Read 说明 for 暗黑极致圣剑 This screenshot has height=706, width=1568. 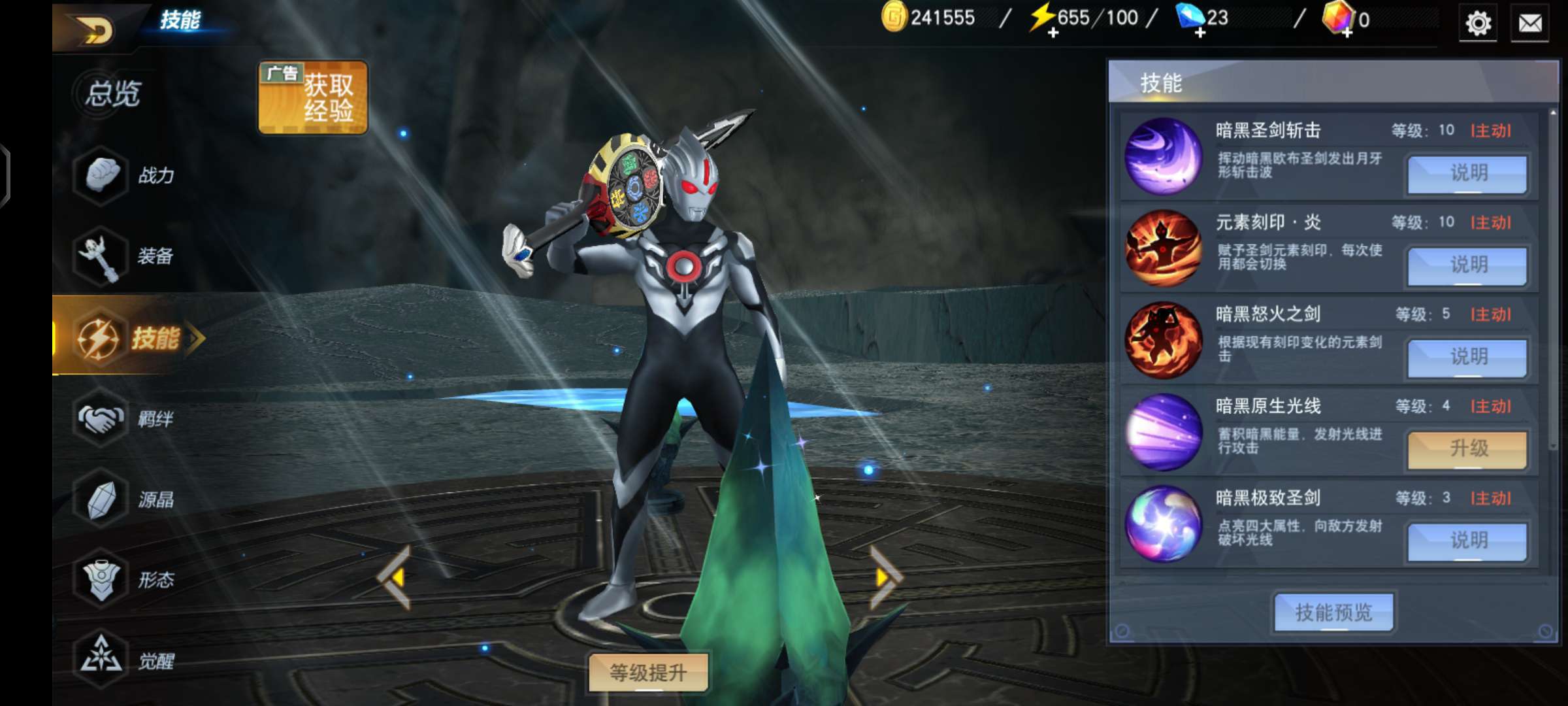point(1467,541)
